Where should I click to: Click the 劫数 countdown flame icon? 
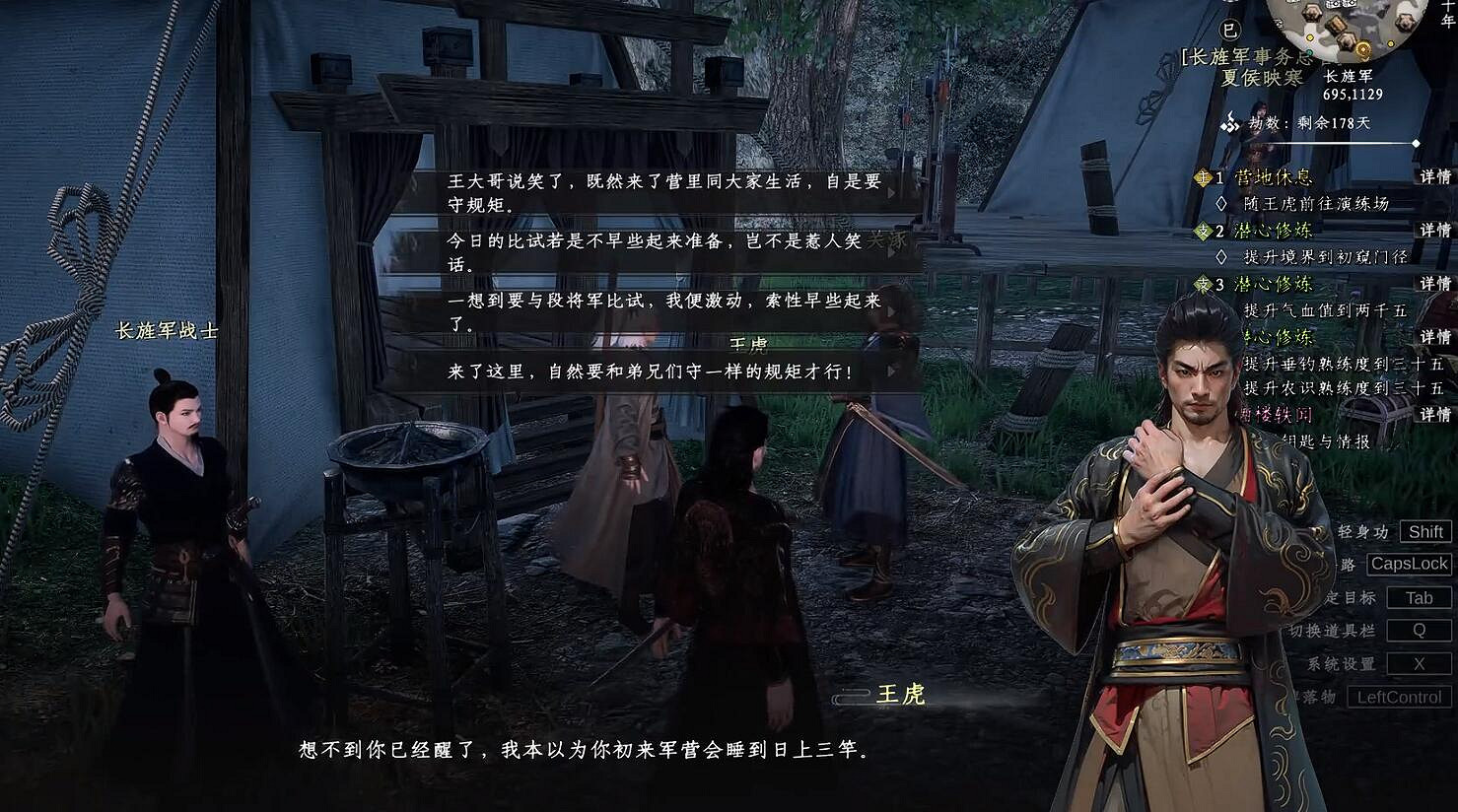[1230, 124]
